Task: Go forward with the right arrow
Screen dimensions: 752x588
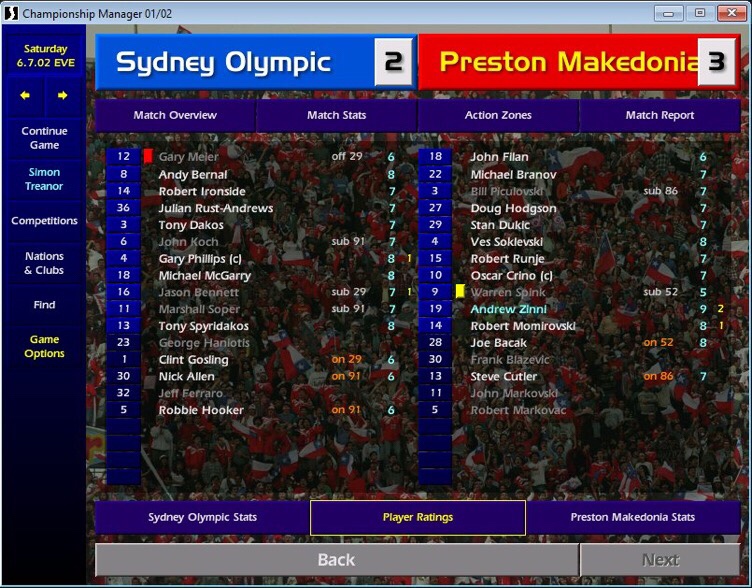Action: click(62, 96)
